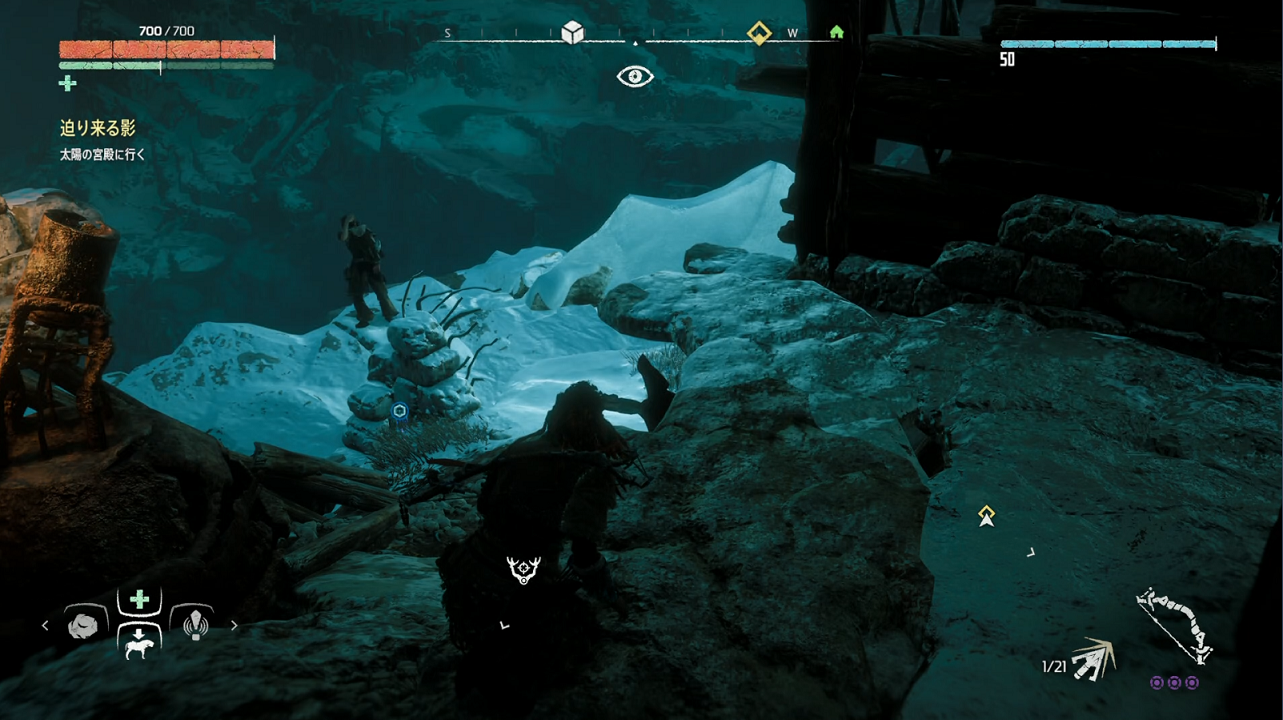Activate the call mount horse icon
The height and width of the screenshot is (720, 1283).
click(x=139, y=645)
